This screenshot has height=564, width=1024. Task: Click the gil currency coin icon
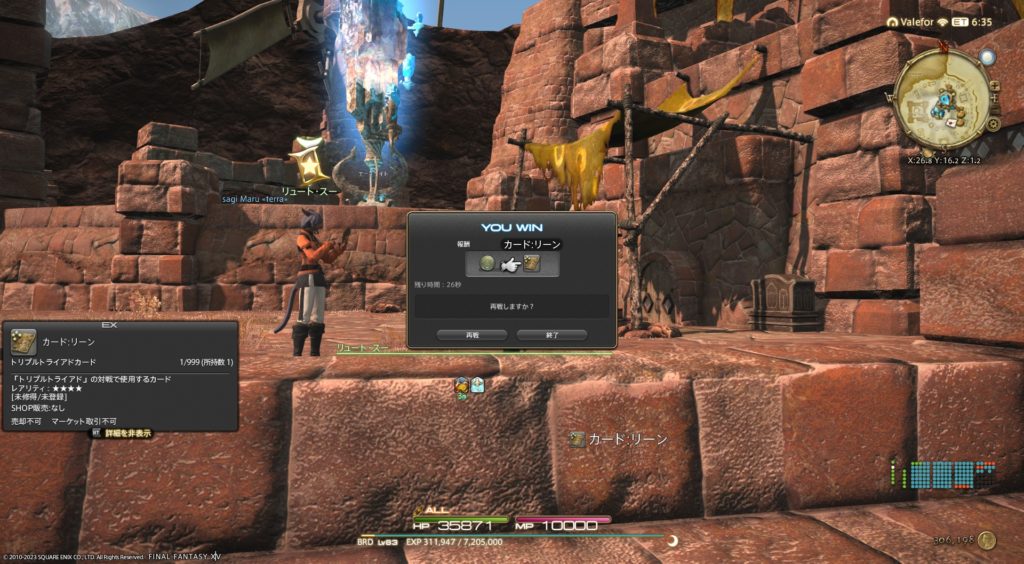[987, 540]
